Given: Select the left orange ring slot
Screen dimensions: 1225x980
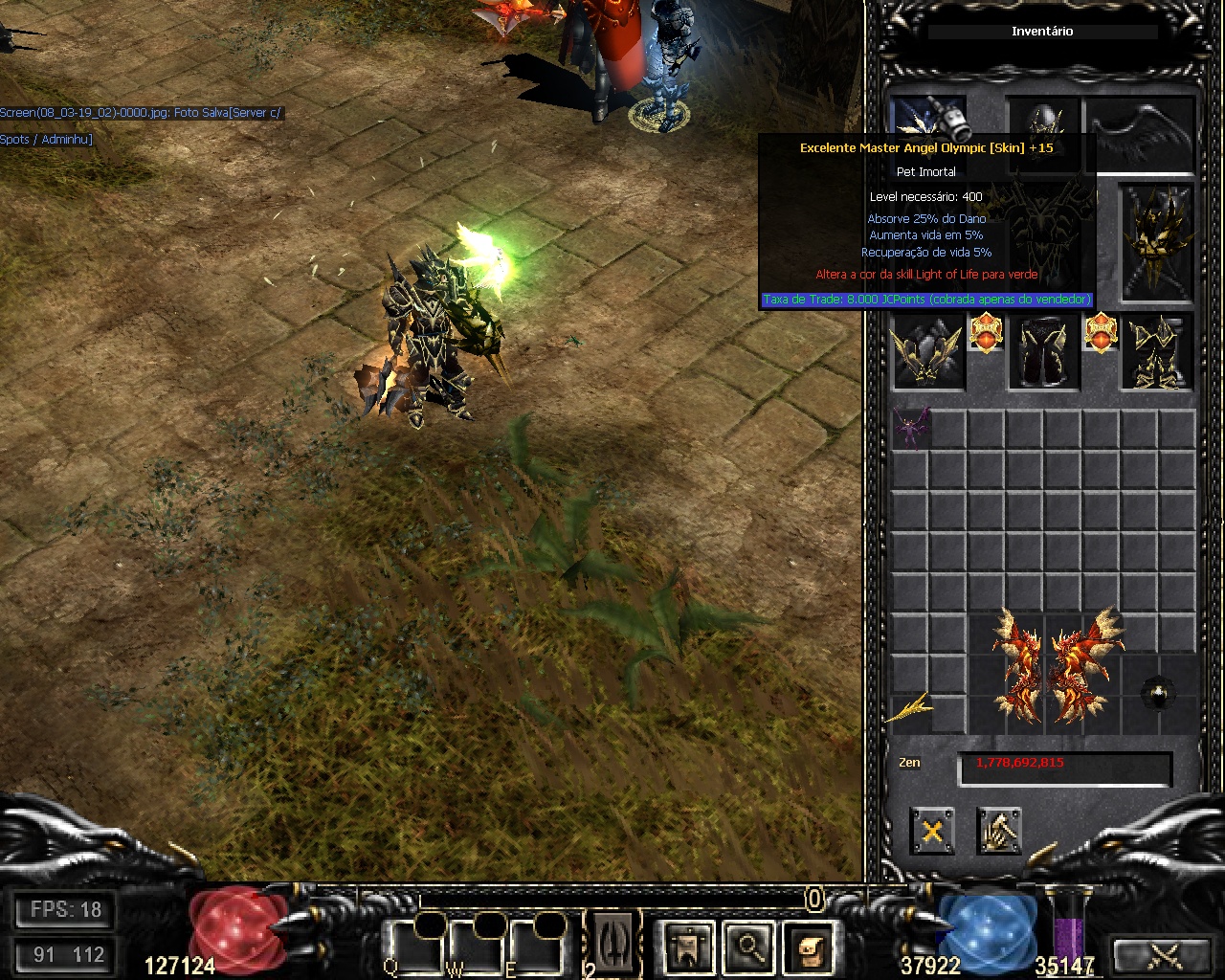Looking at the screenshot, I should (986, 333).
